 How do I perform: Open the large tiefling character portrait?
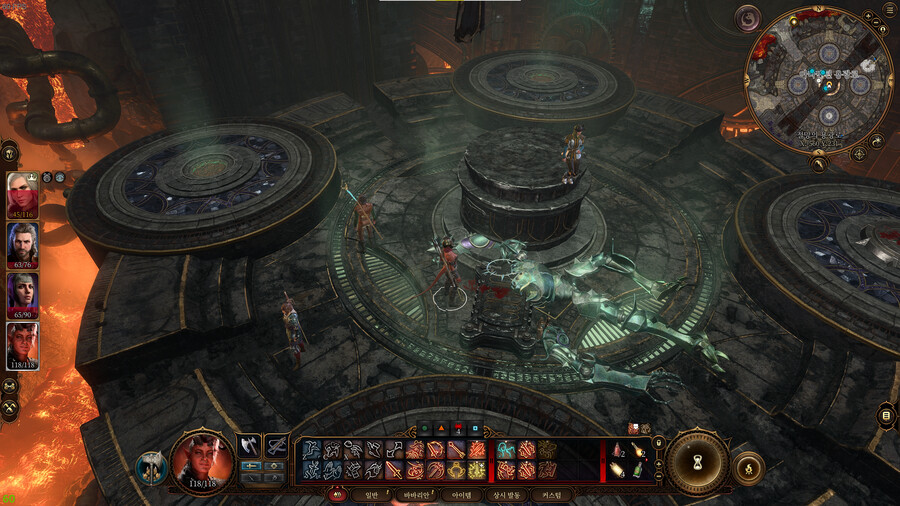(x=202, y=462)
